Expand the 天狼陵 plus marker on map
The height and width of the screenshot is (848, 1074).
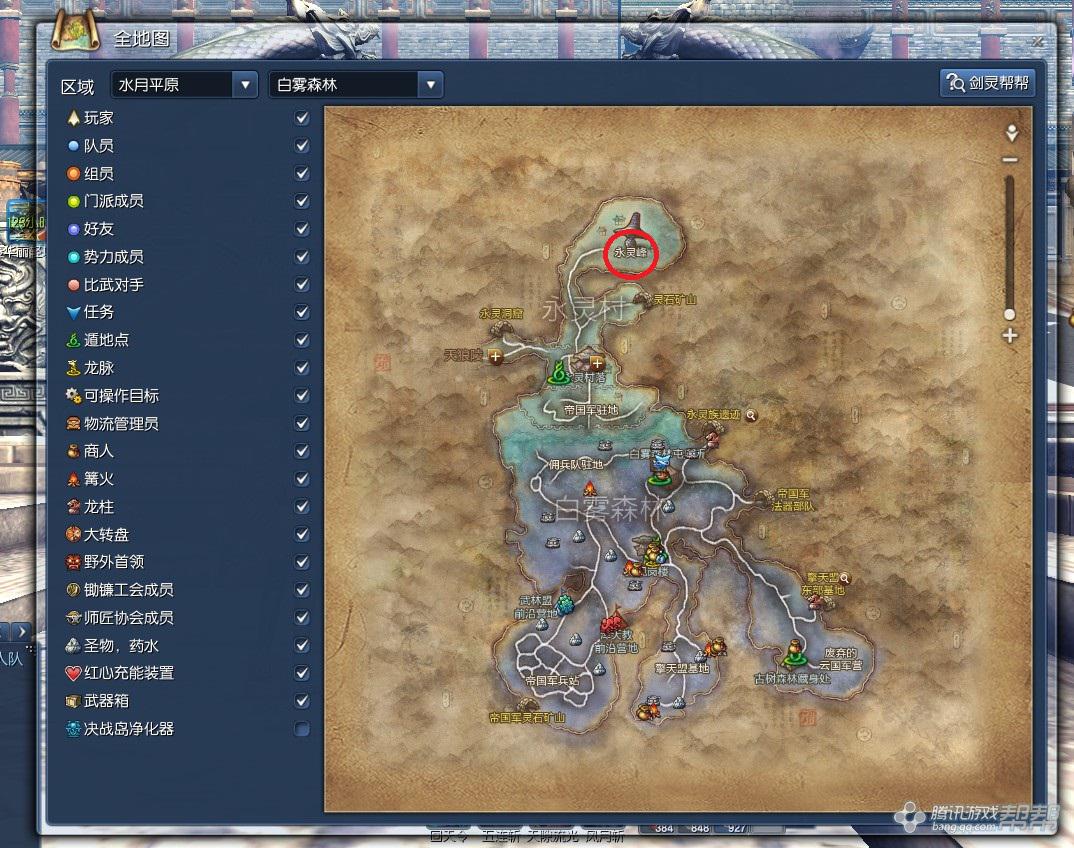pos(496,357)
